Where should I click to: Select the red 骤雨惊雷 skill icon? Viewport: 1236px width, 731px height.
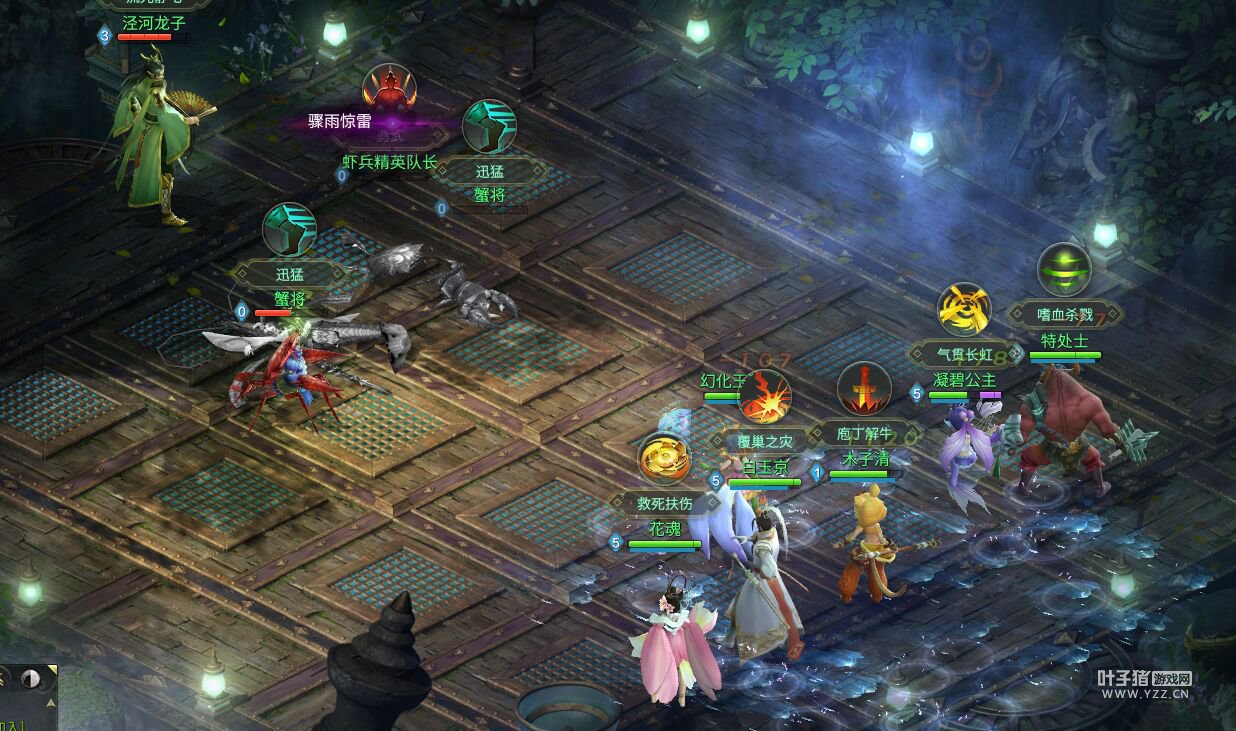point(389,91)
